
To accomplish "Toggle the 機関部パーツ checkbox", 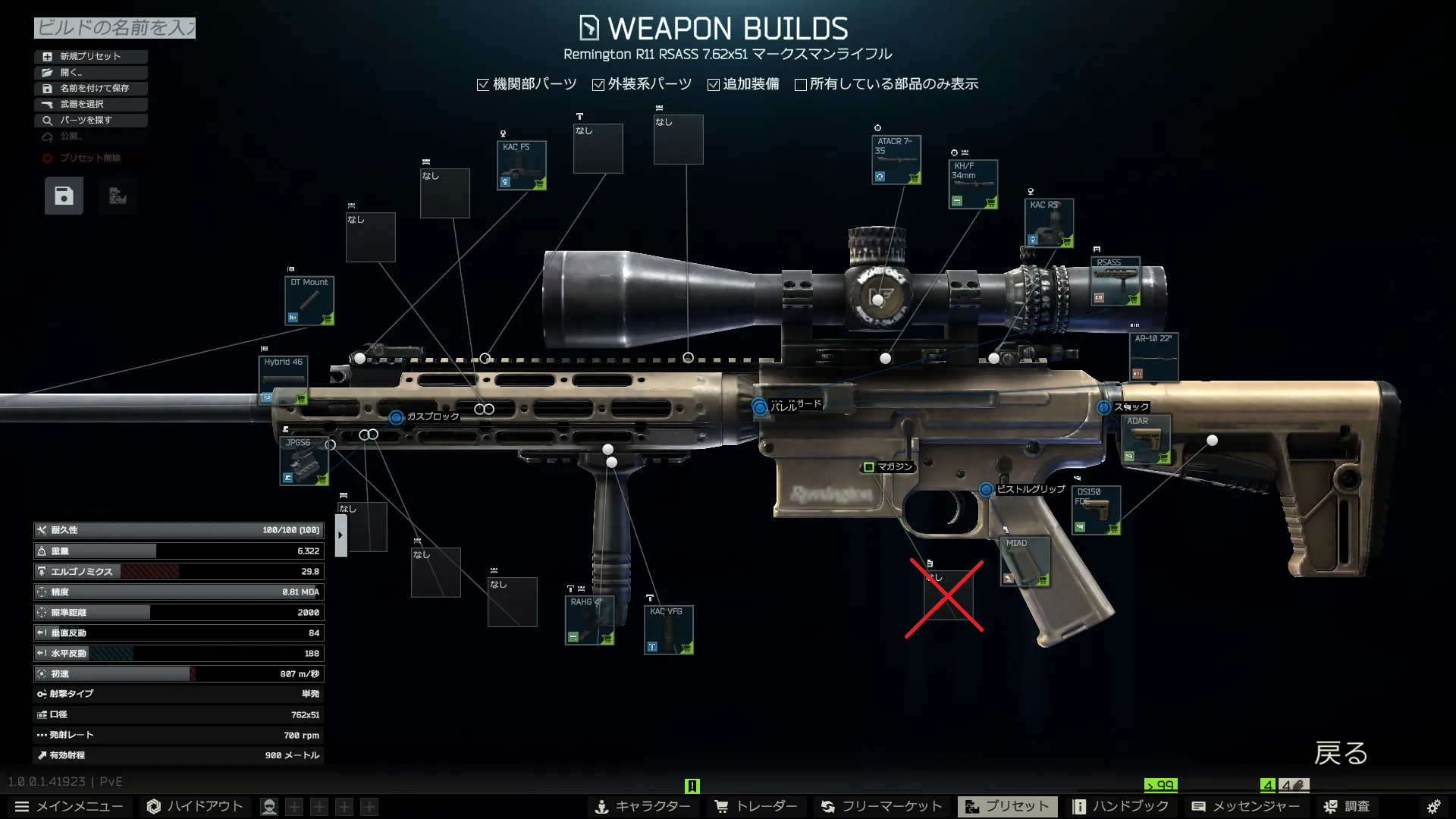I will [x=483, y=85].
